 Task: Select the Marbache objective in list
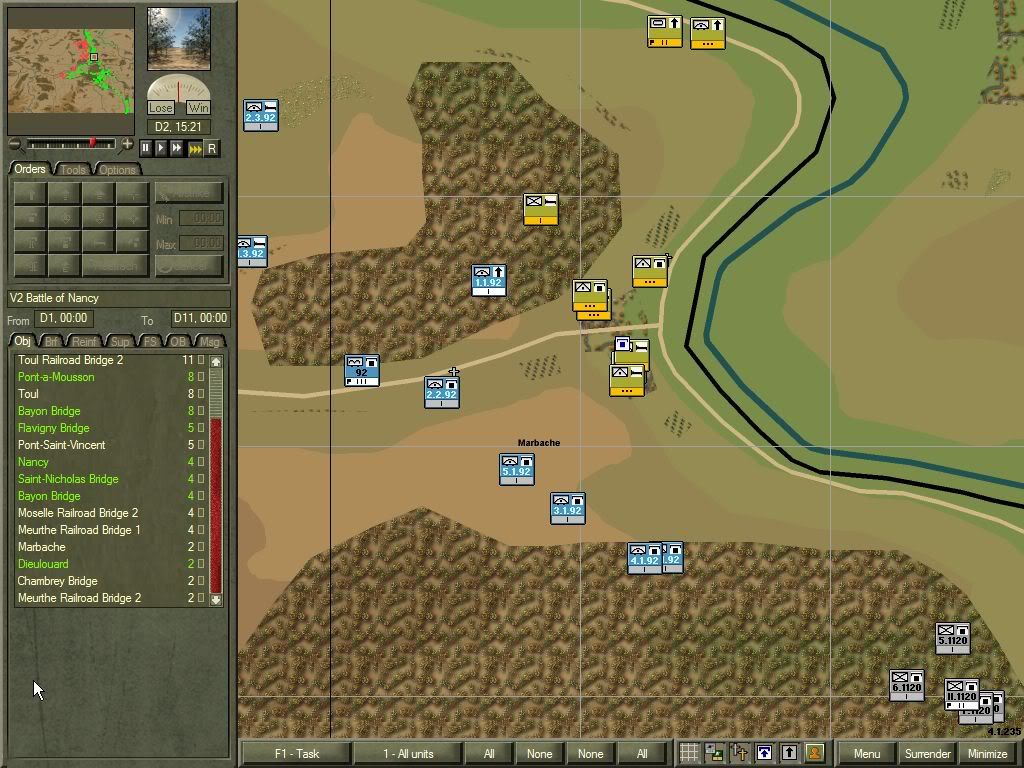tap(42, 547)
